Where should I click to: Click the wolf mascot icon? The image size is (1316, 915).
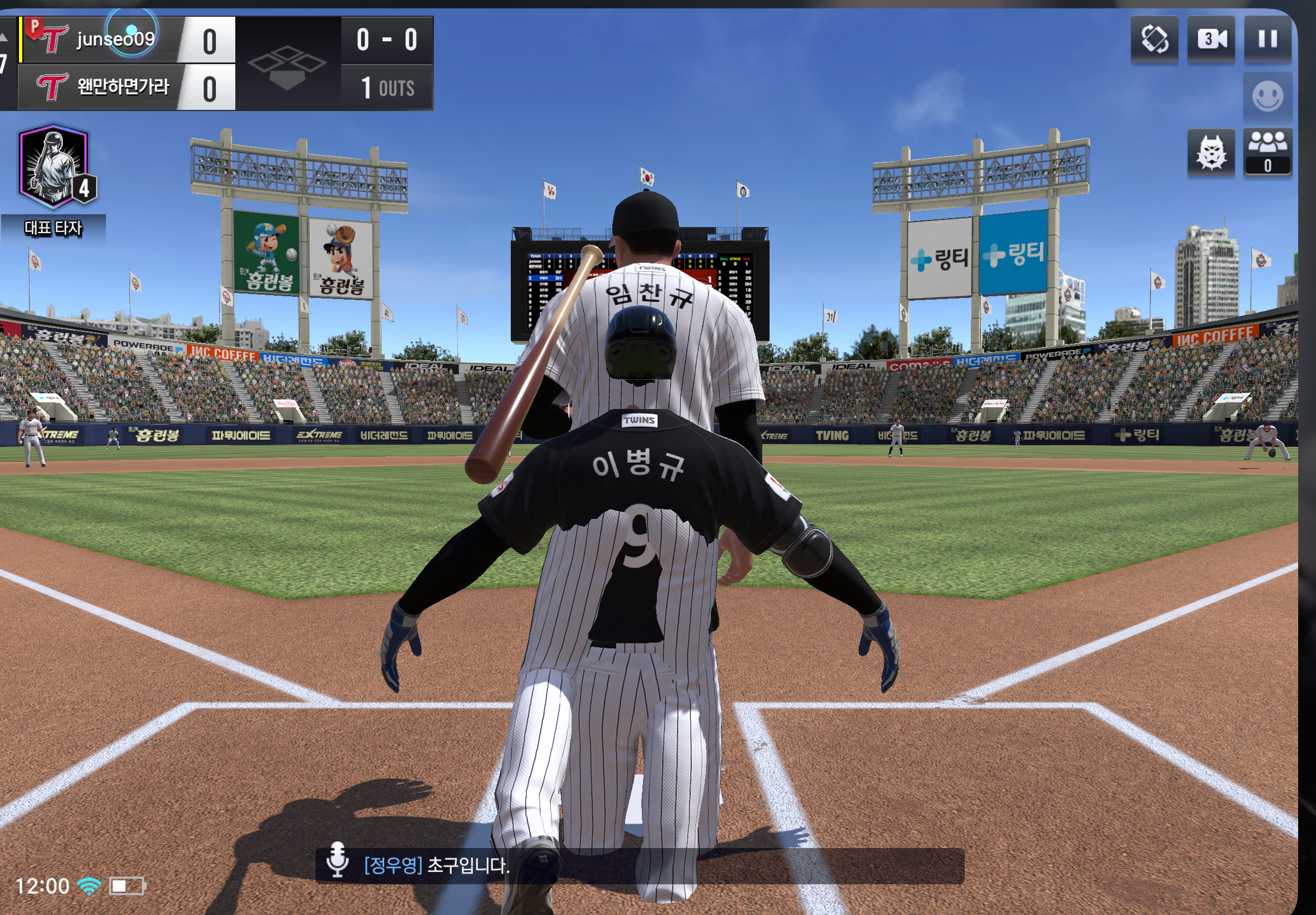coord(1211,153)
